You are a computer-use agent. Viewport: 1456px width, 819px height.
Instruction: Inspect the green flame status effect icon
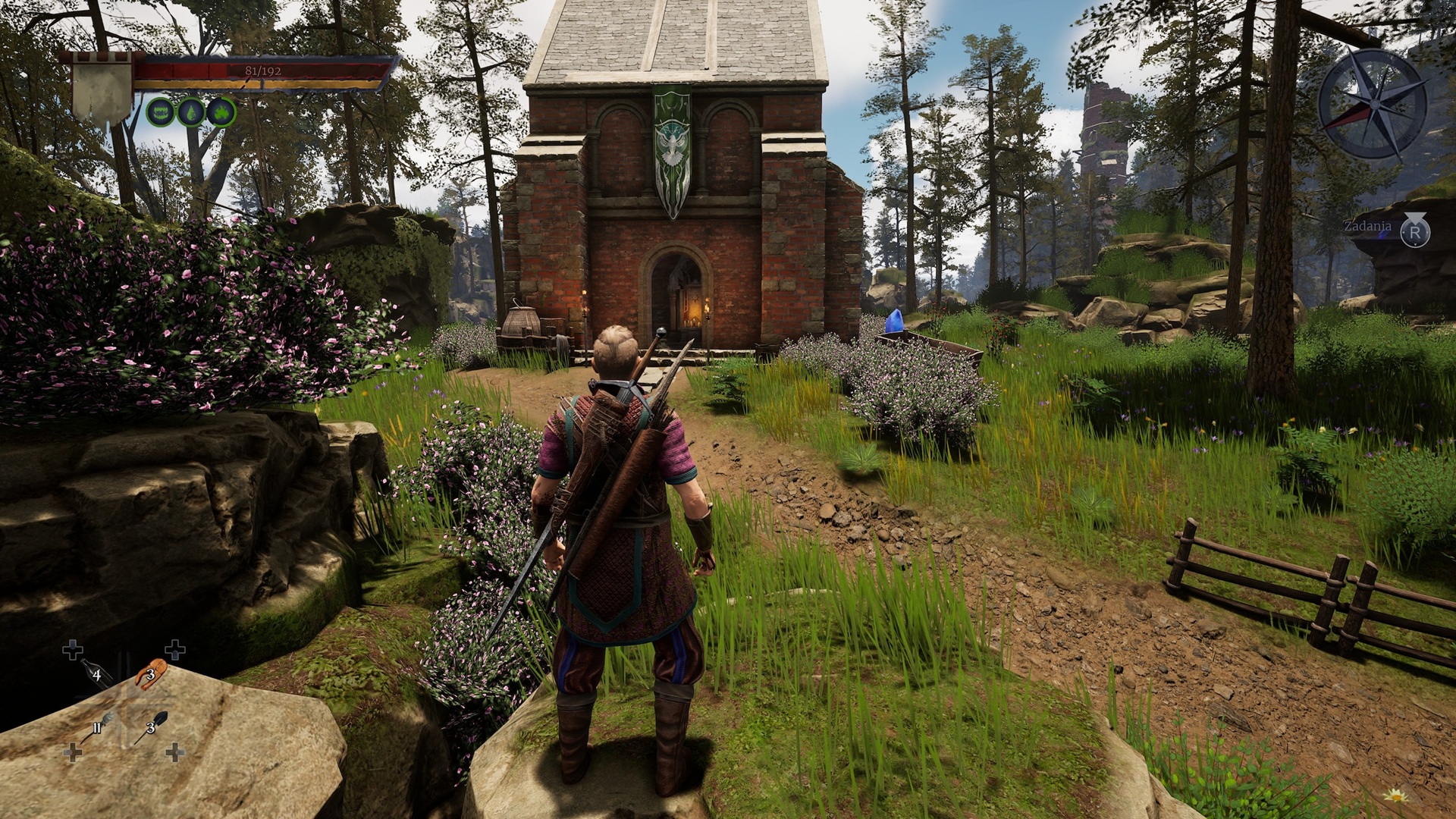click(221, 112)
